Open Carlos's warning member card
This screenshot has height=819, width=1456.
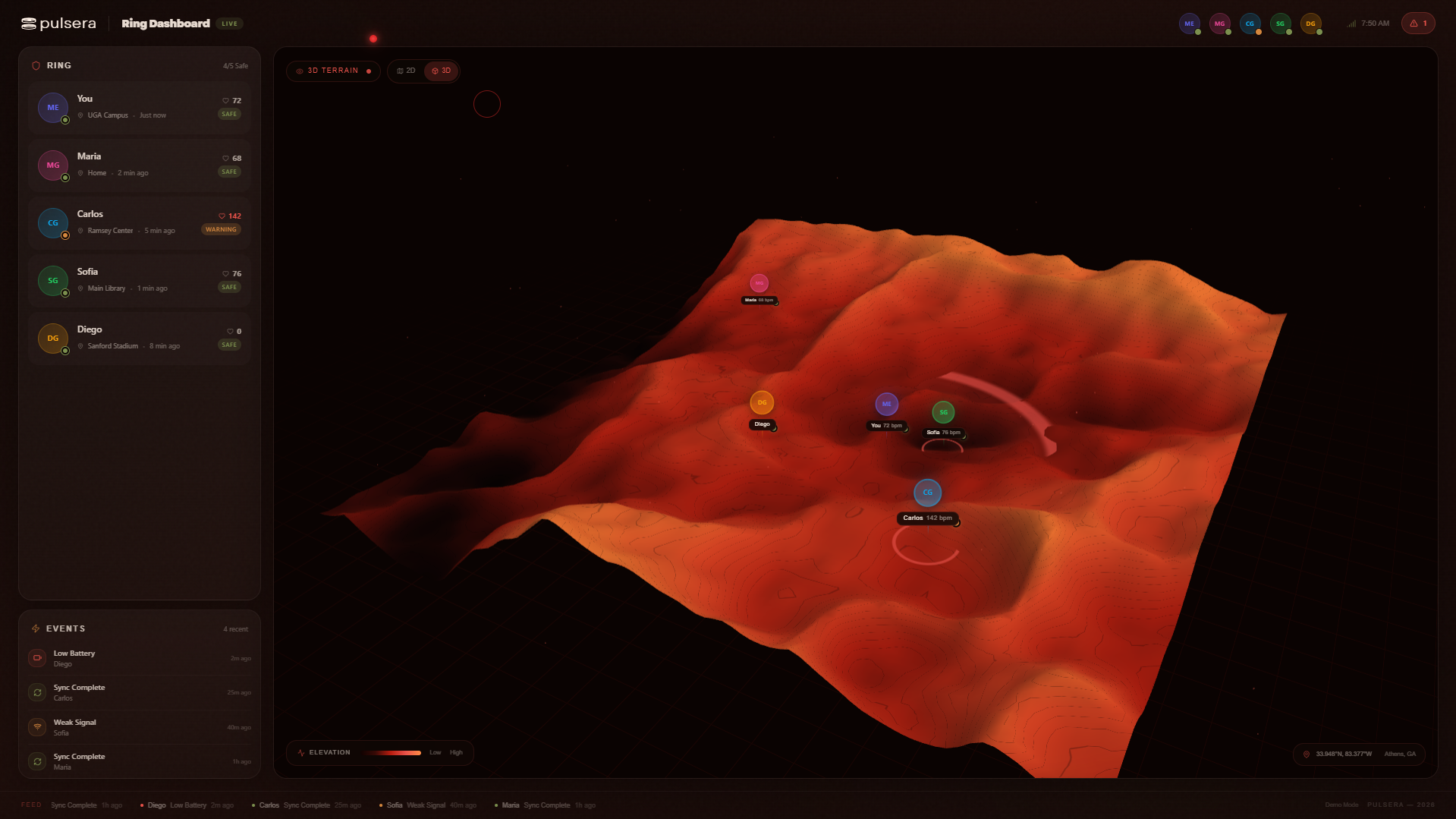coord(140,222)
